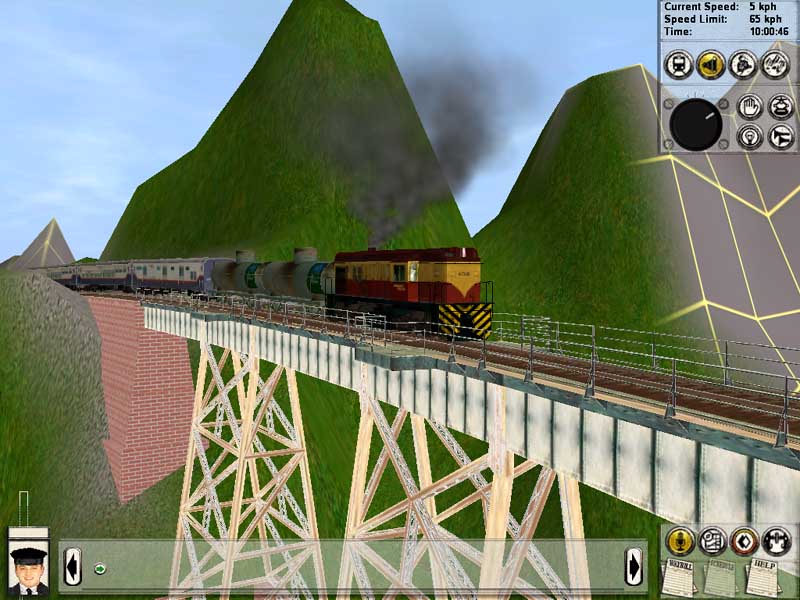Open the Help notepad
Image resolution: width=800 pixels, height=600 pixels.
pyautogui.click(x=763, y=578)
